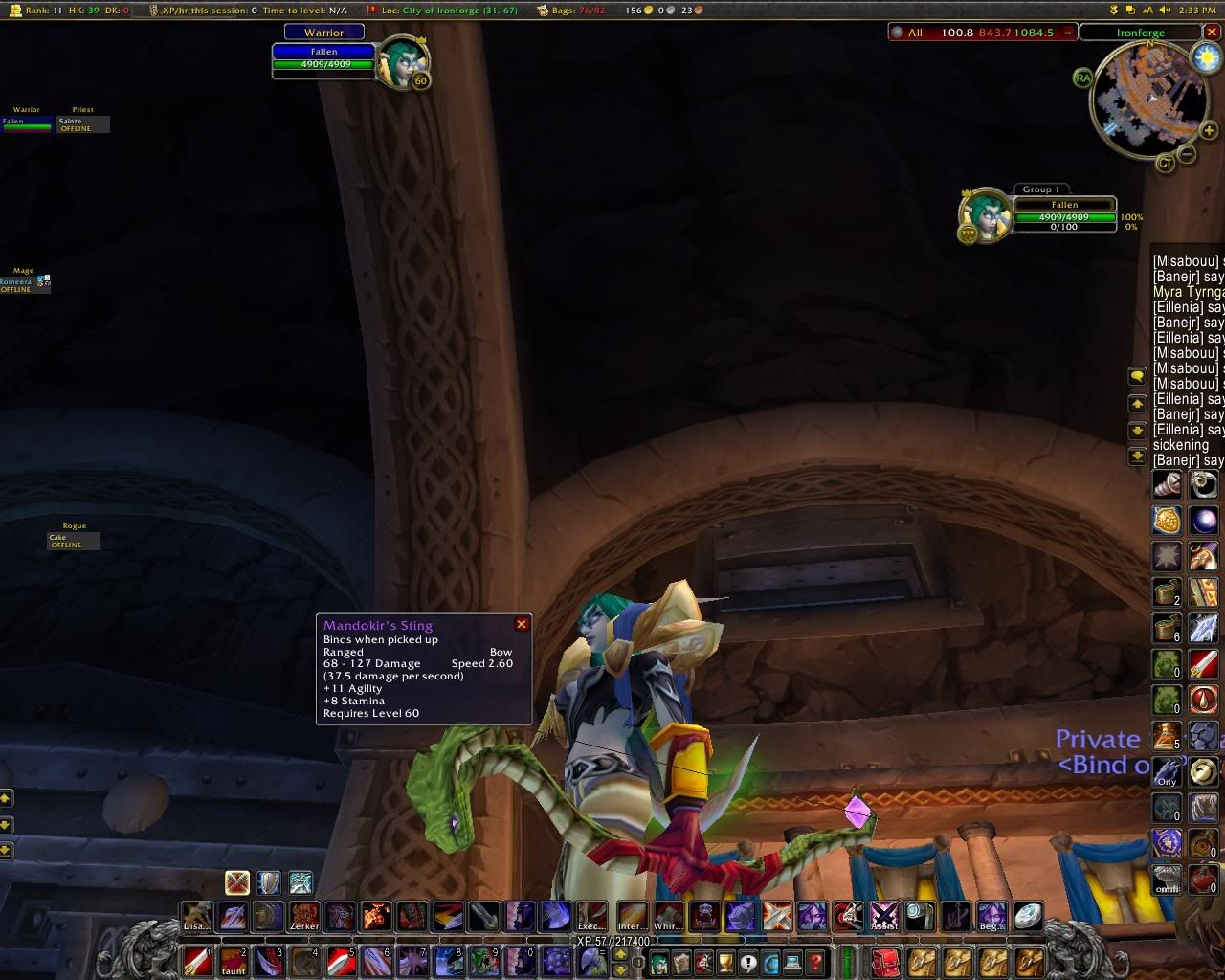This screenshot has width=1225, height=980.
Task: Zoom out the minimap with minus button
Action: tap(1187, 154)
